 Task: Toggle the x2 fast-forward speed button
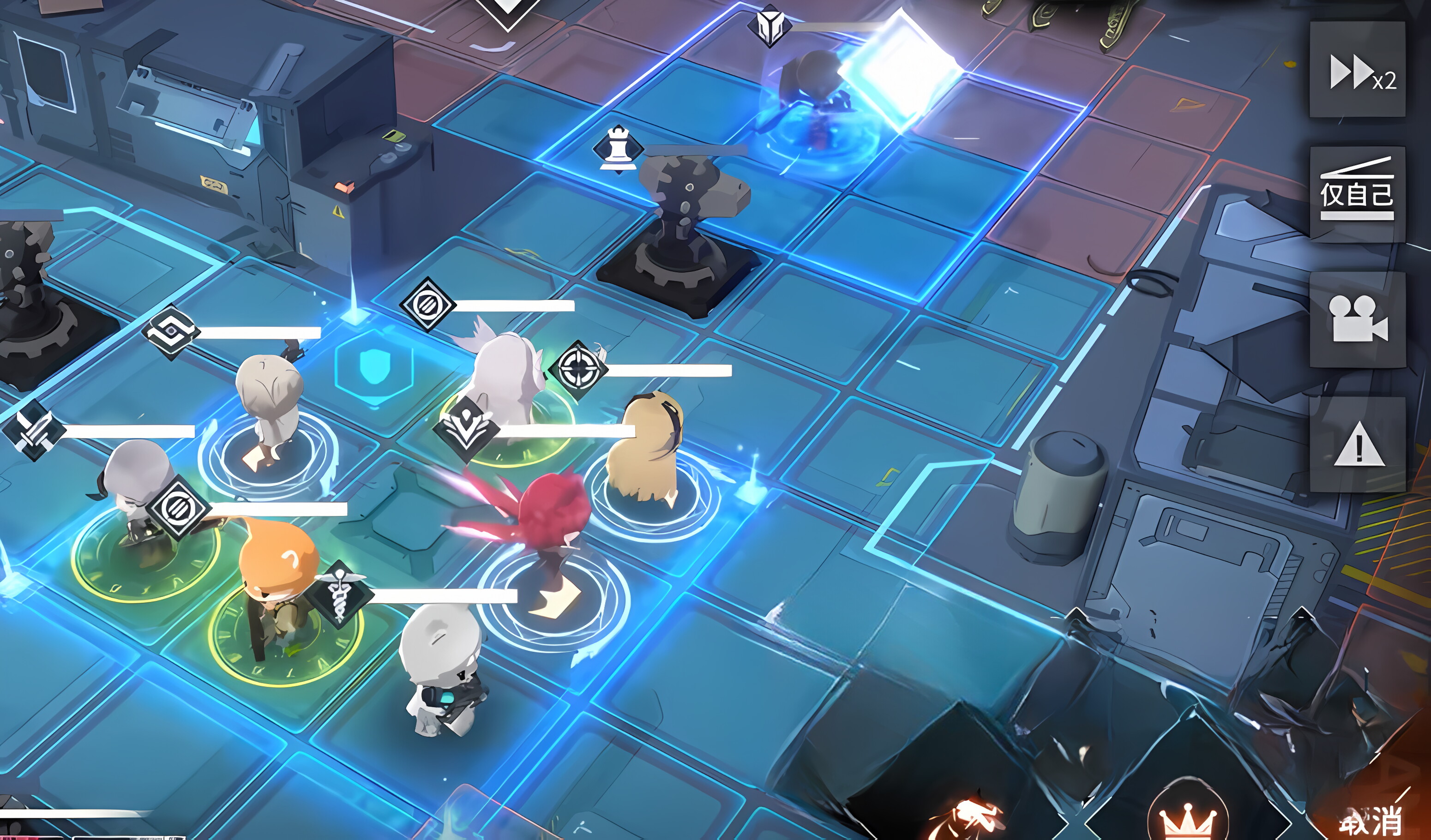1357,70
